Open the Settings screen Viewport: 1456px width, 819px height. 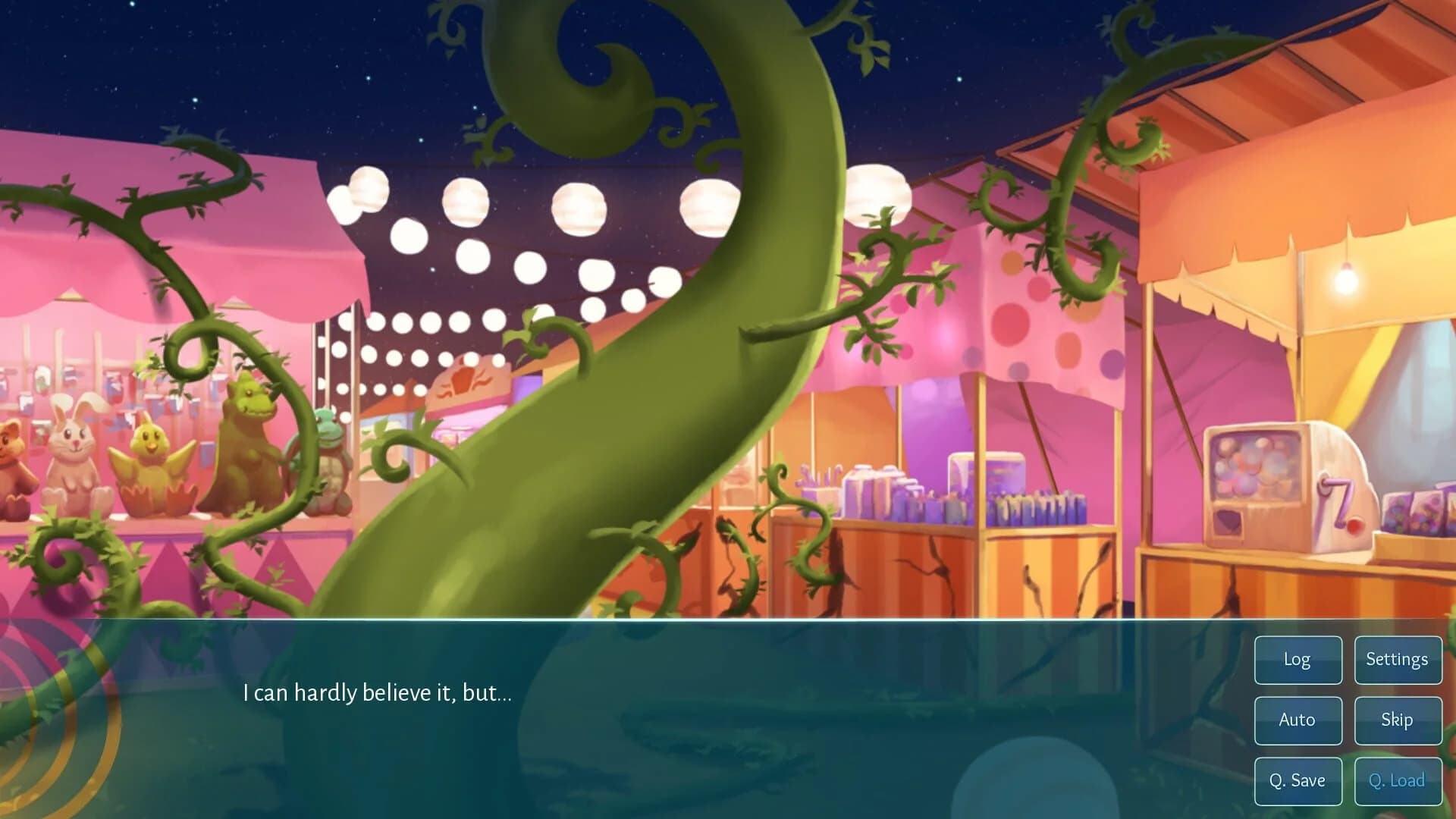1398,660
